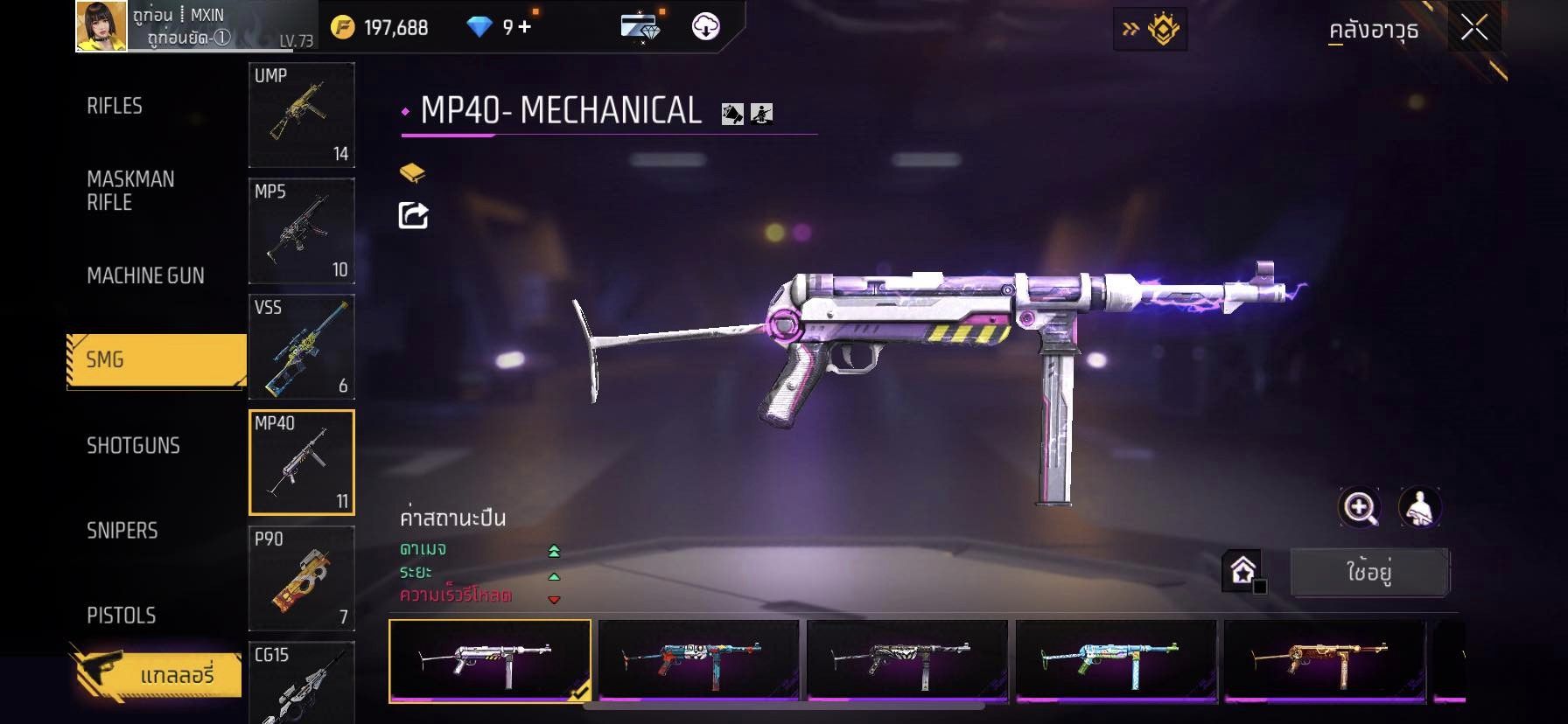Select the UMP weapon tile
This screenshot has width=1568, height=724.
tap(302, 115)
